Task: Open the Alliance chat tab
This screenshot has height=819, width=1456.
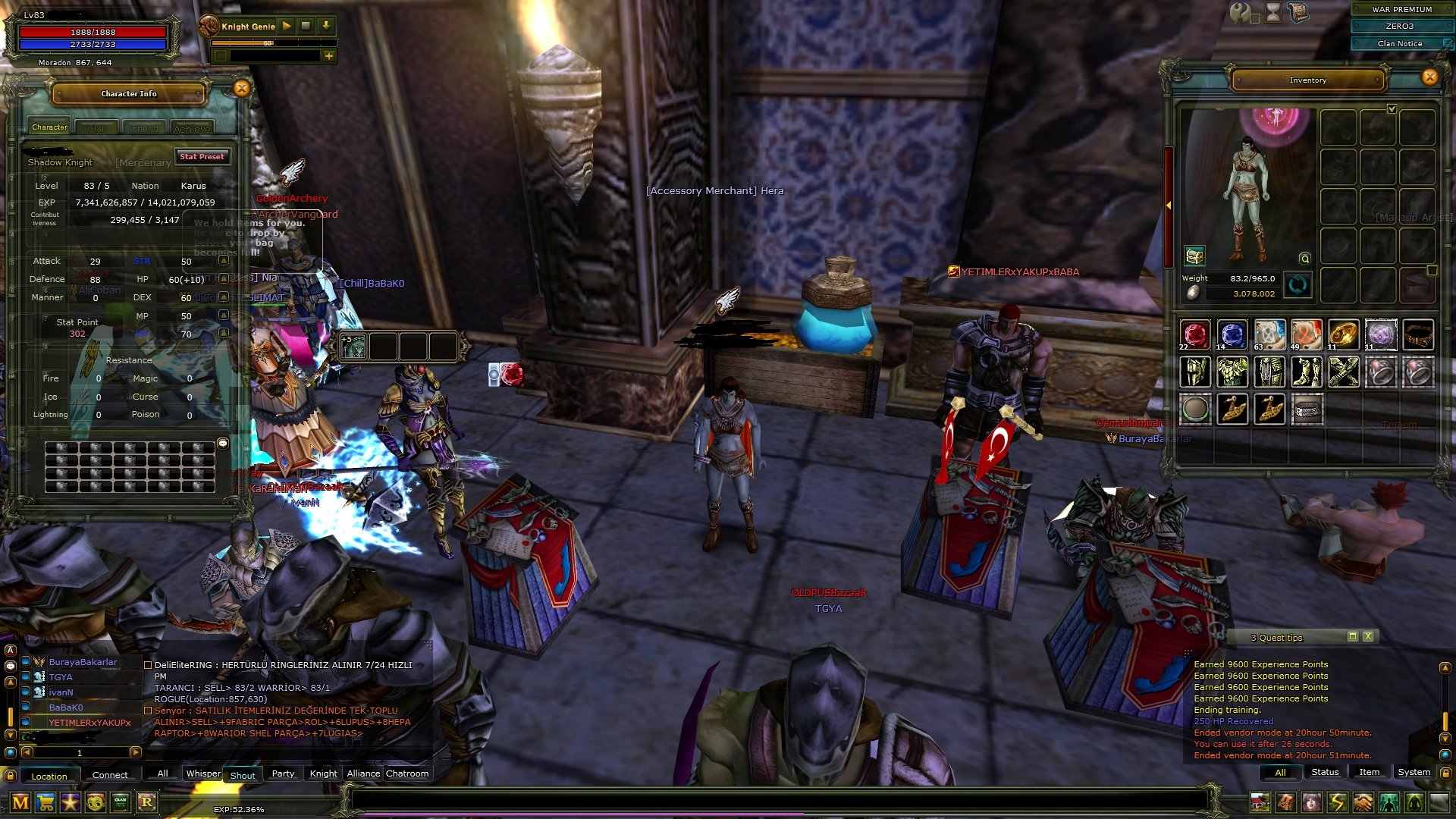Action: pos(363,773)
